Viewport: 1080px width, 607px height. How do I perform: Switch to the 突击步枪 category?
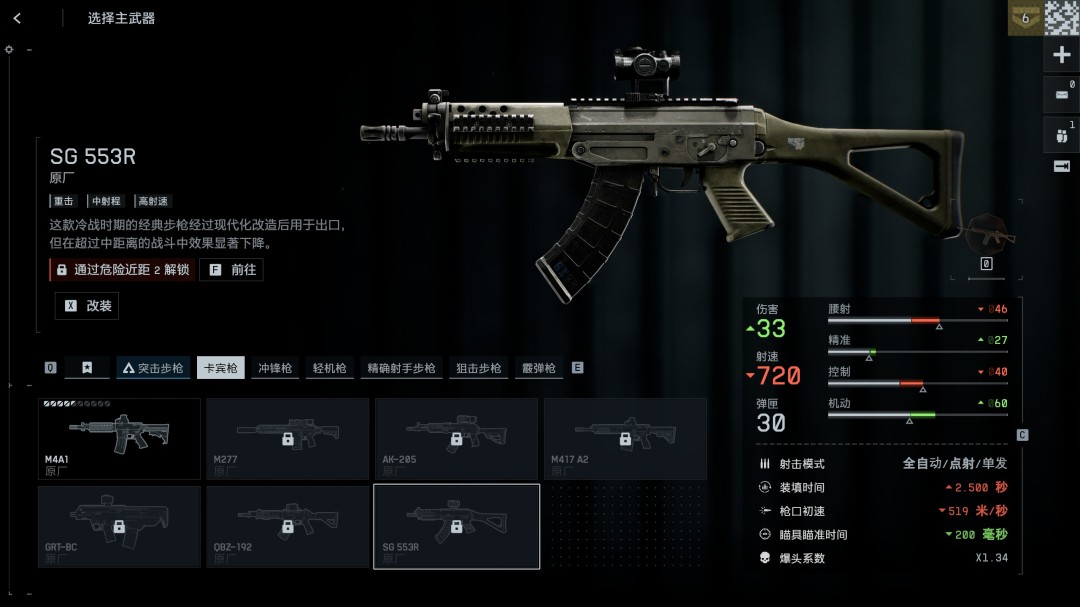click(153, 368)
